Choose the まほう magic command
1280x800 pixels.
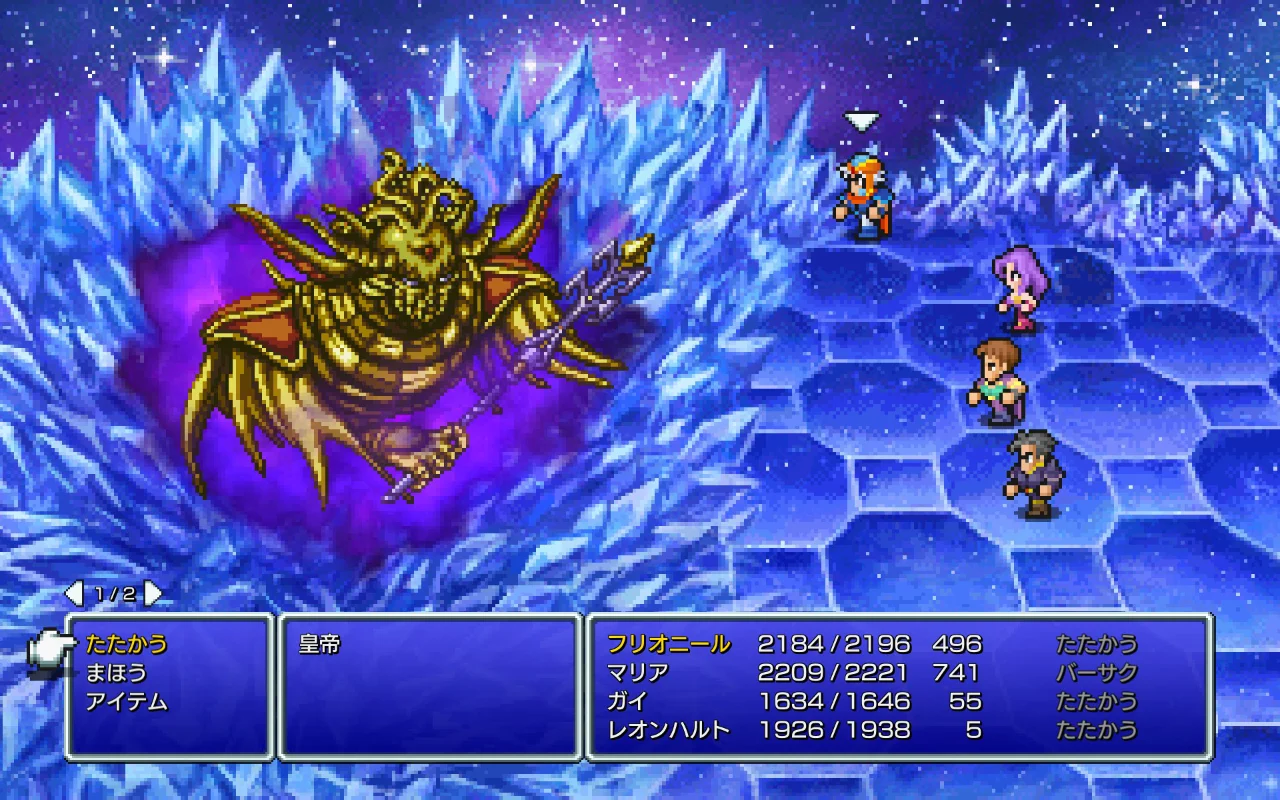point(116,672)
